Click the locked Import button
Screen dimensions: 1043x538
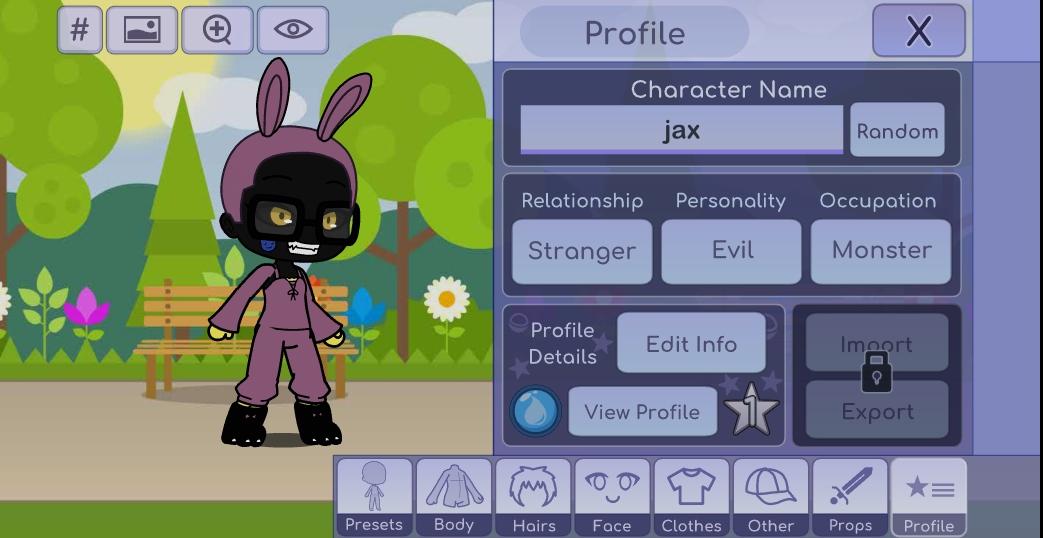[x=877, y=343]
